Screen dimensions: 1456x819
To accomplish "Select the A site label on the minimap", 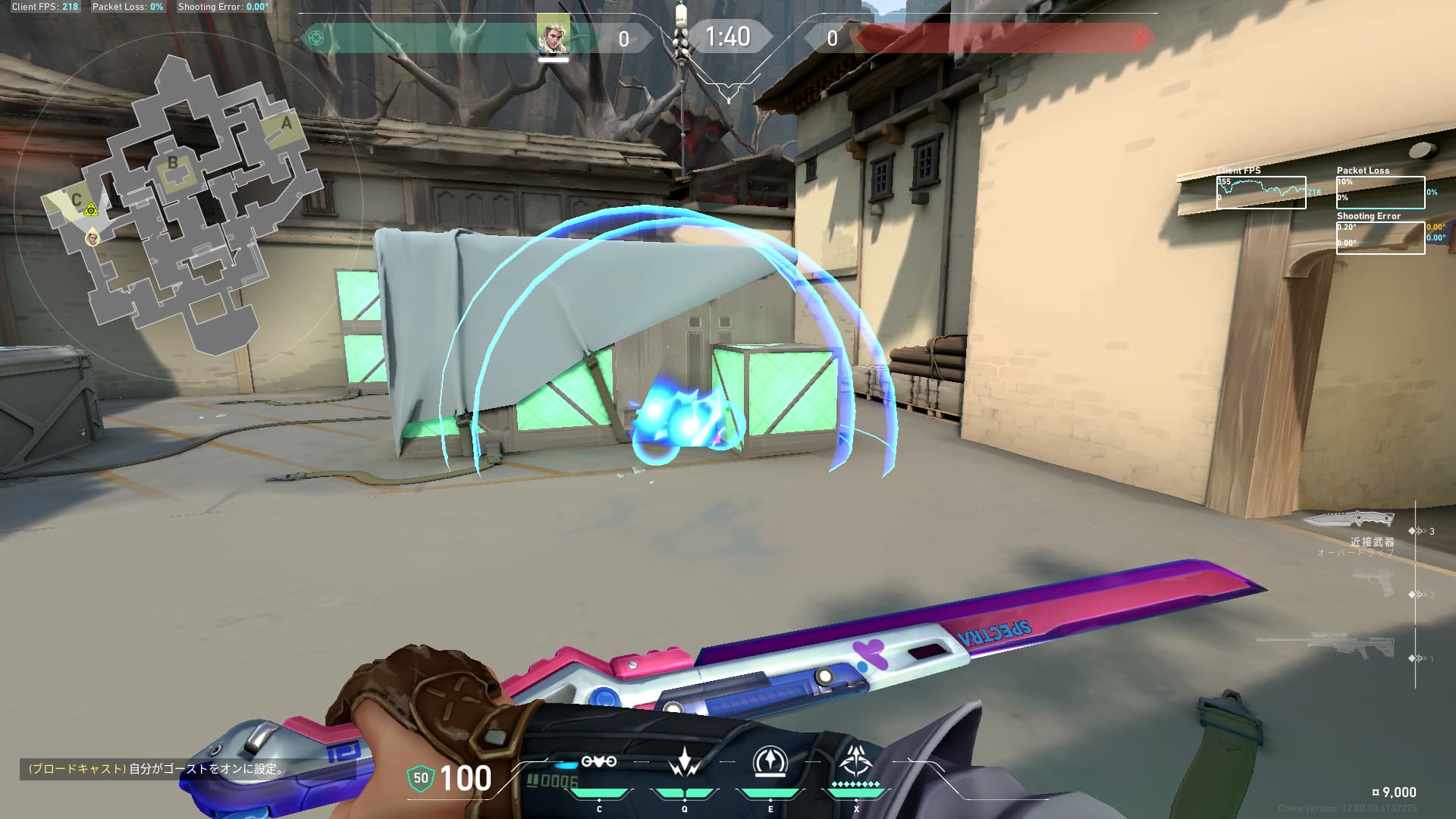I will click(286, 121).
